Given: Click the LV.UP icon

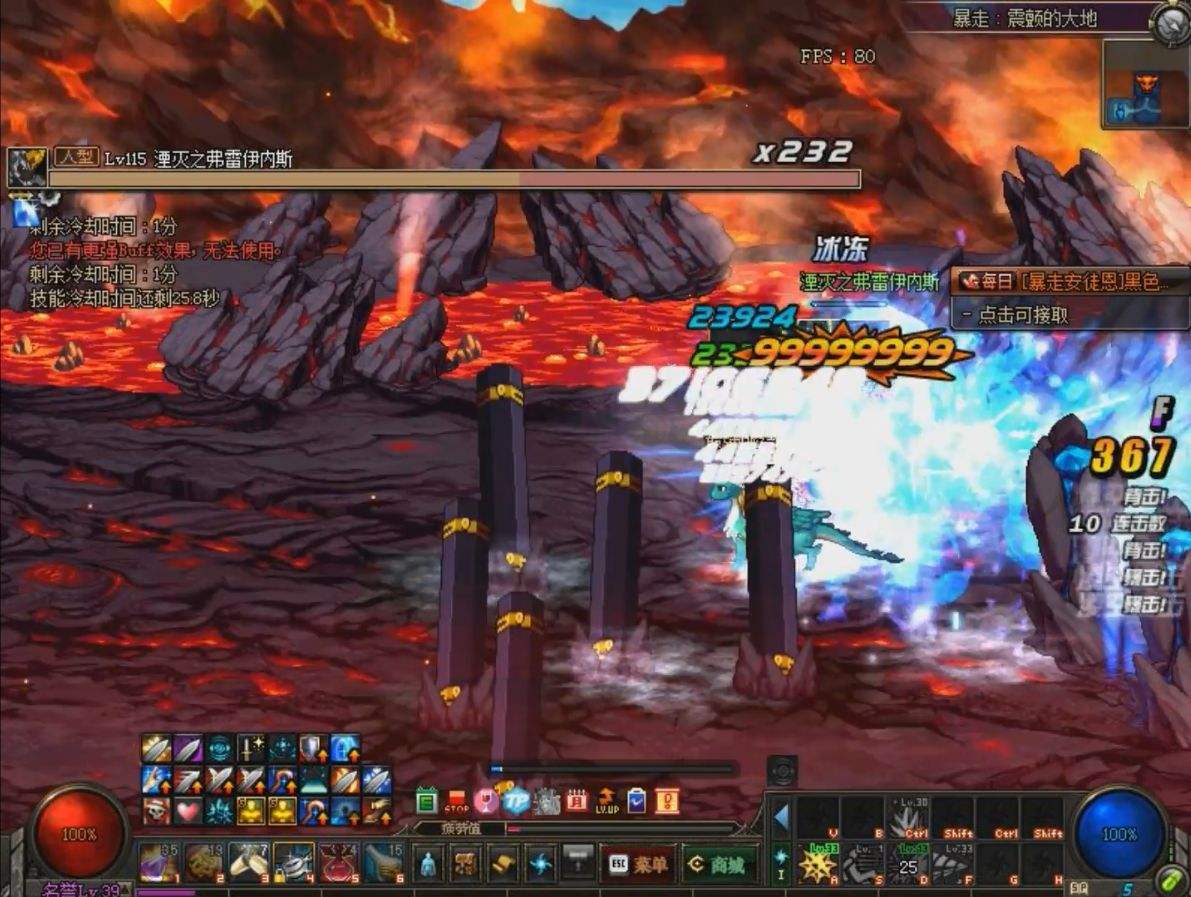Looking at the screenshot, I should [606, 801].
